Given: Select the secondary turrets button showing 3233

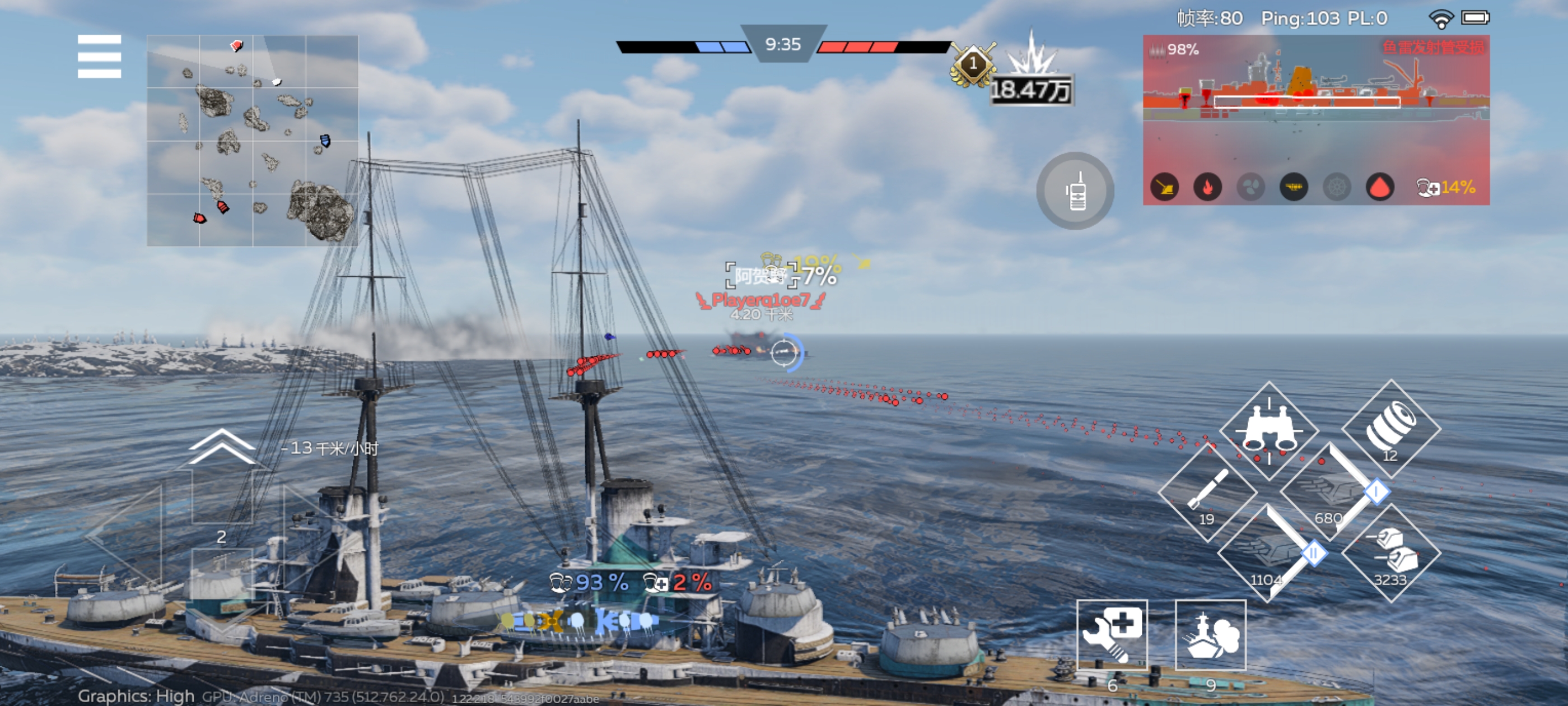Looking at the screenshot, I should click(1391, 554).
